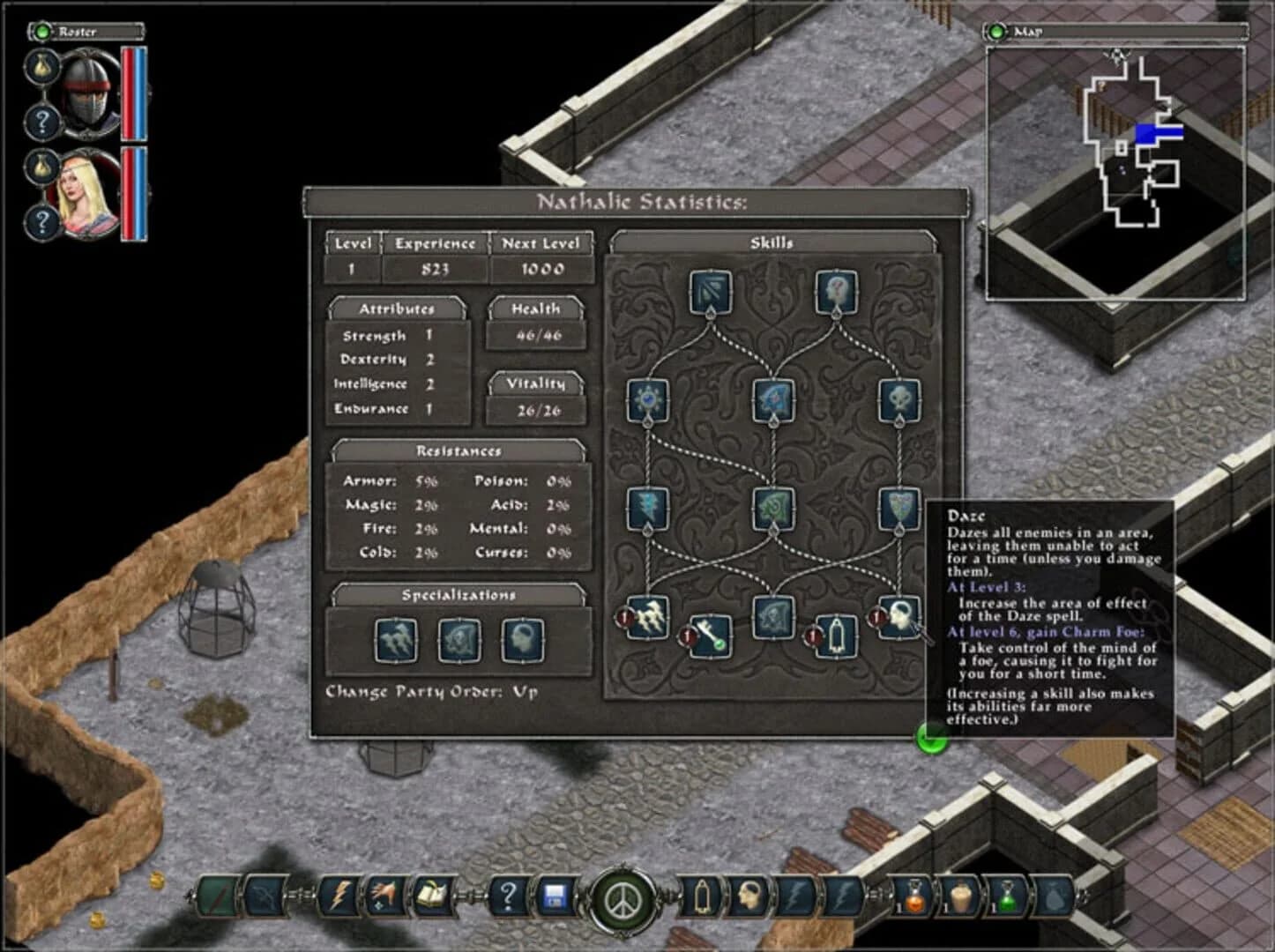Click the green vial in the potion quickslots
Screen dimensions: 1275x952
tap(1008, 899)
